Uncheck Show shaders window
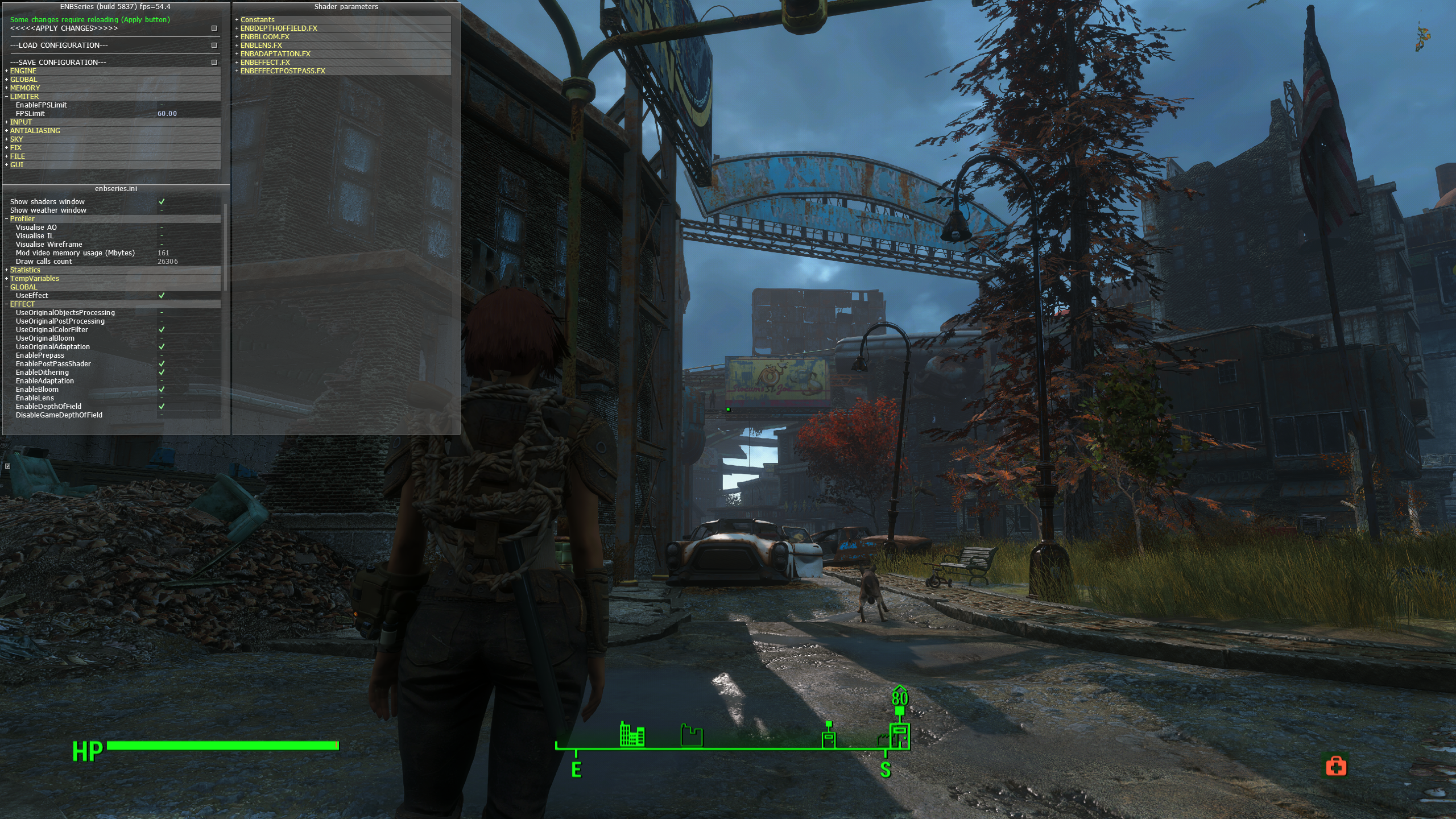Image resolution: width=1456 pixels, height=819 pixels. click(x=162, y=202)
